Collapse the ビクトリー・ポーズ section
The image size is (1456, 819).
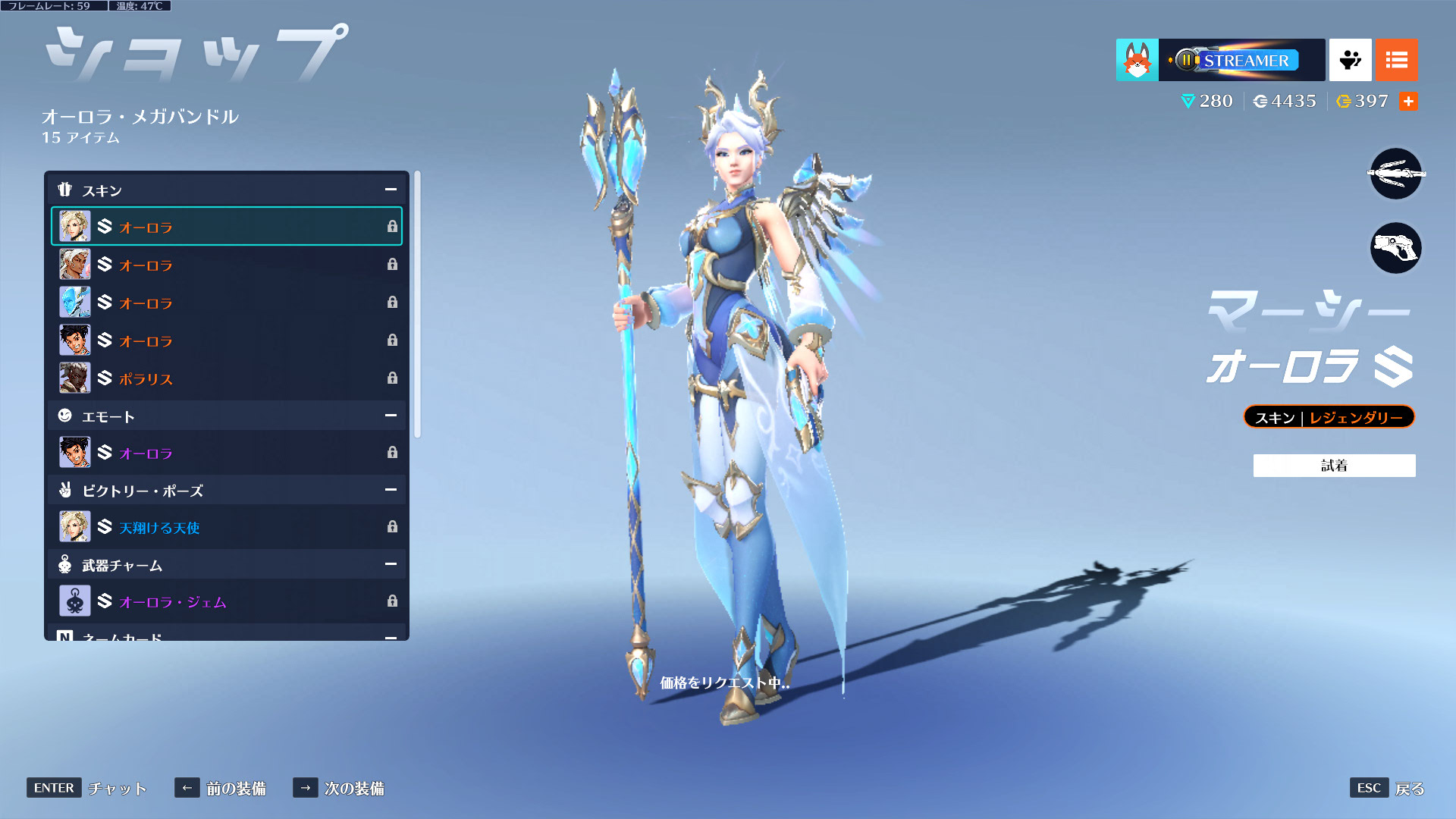point(391,490)
